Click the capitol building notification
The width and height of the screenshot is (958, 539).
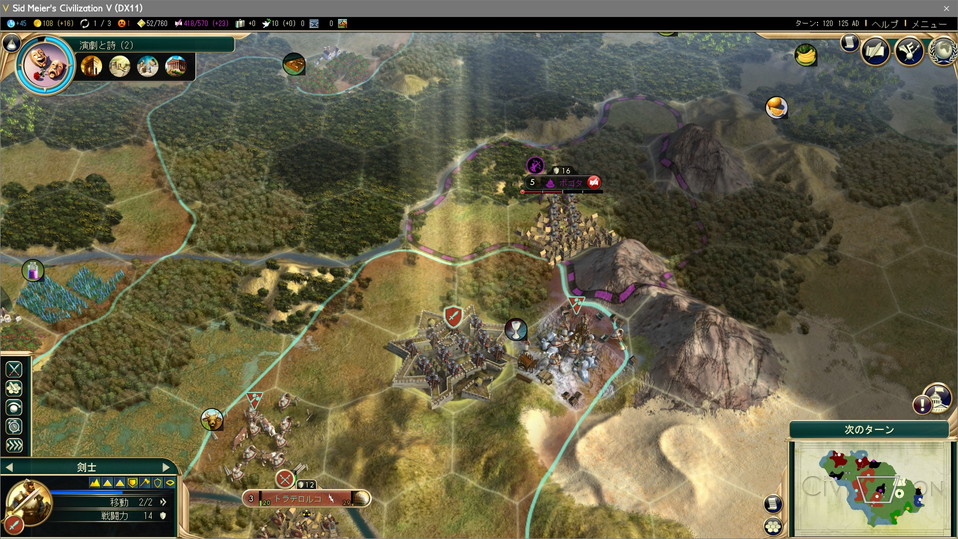937,396
